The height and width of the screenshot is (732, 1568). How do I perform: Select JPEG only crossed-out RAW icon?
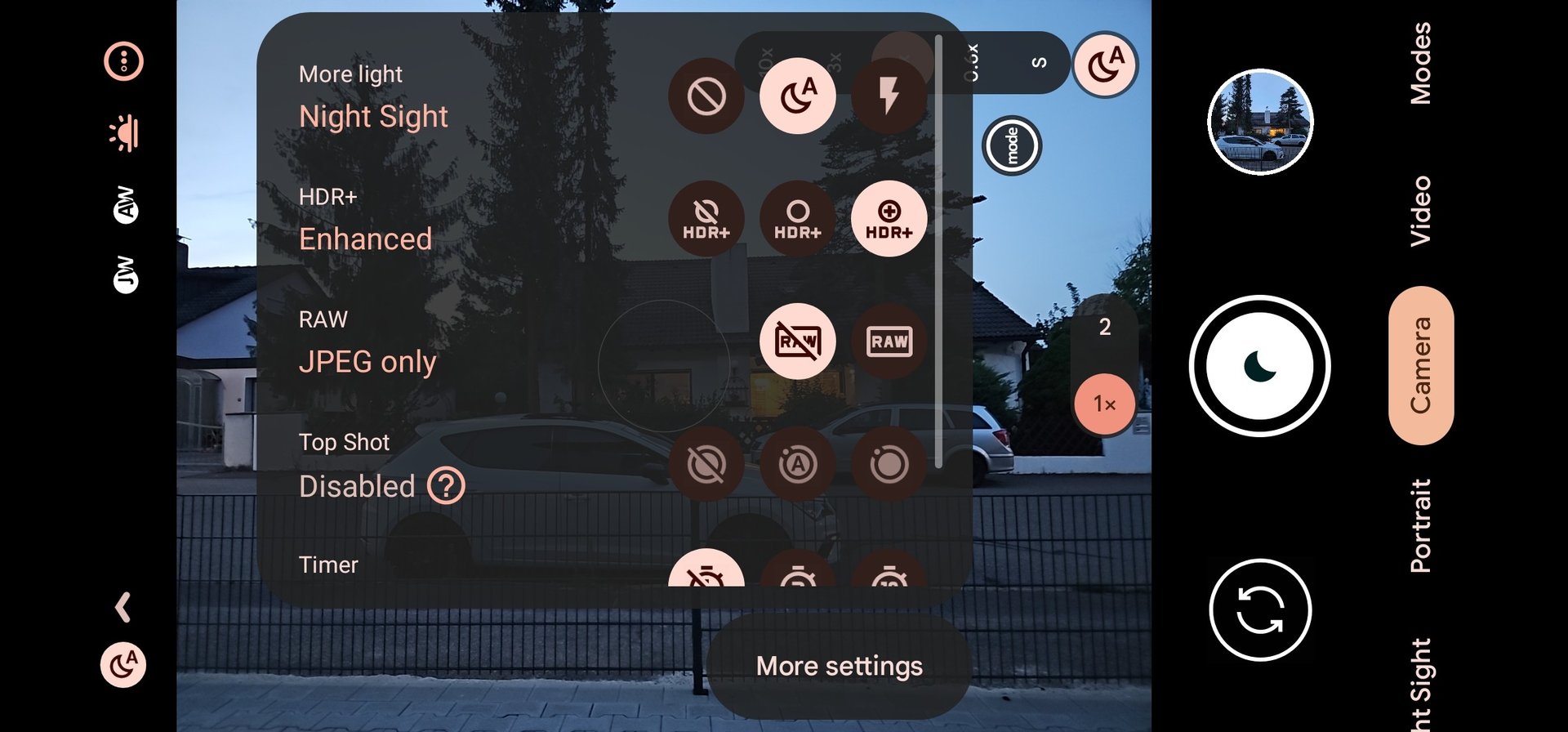(x=797, y=341)
